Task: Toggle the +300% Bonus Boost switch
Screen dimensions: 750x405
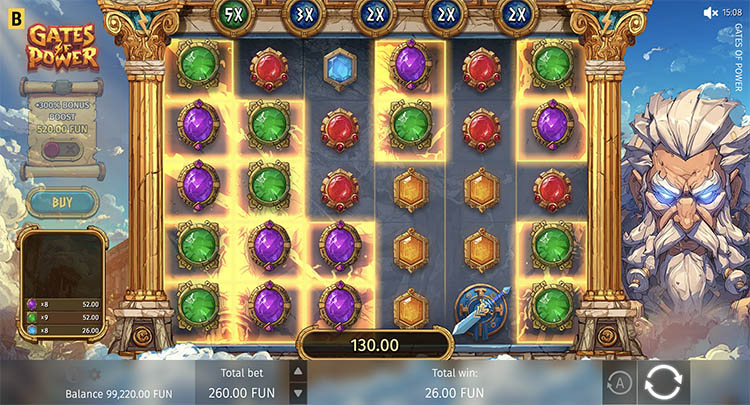Action: click(x=62, y=149)
